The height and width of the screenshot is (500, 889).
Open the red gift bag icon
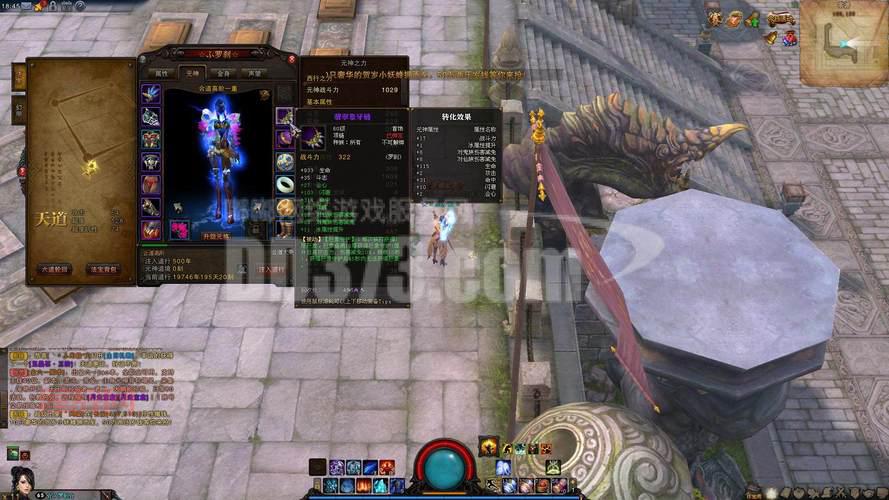tap(789, 38)
